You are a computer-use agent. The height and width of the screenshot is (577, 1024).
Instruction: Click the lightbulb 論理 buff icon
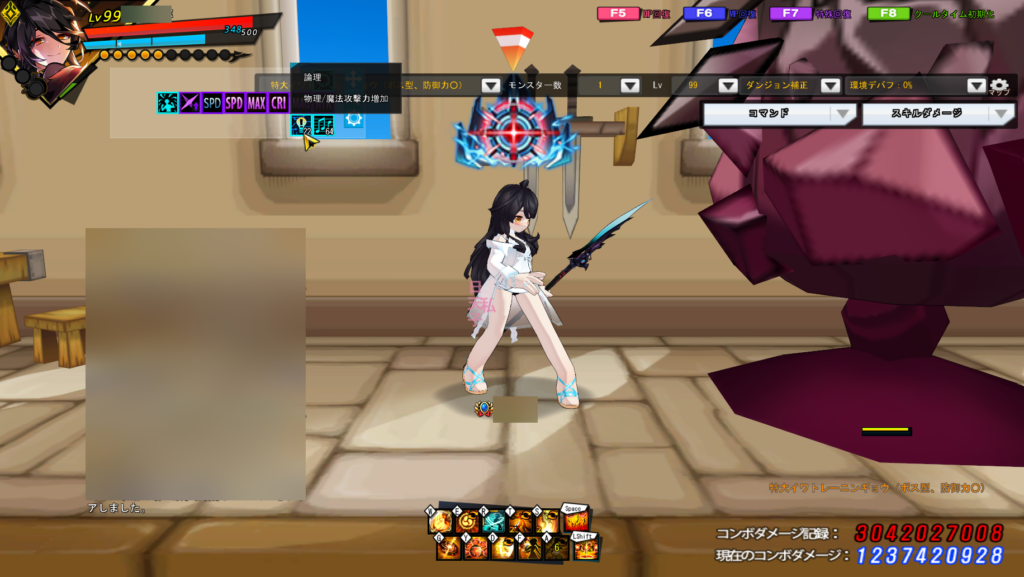[300, 125]
